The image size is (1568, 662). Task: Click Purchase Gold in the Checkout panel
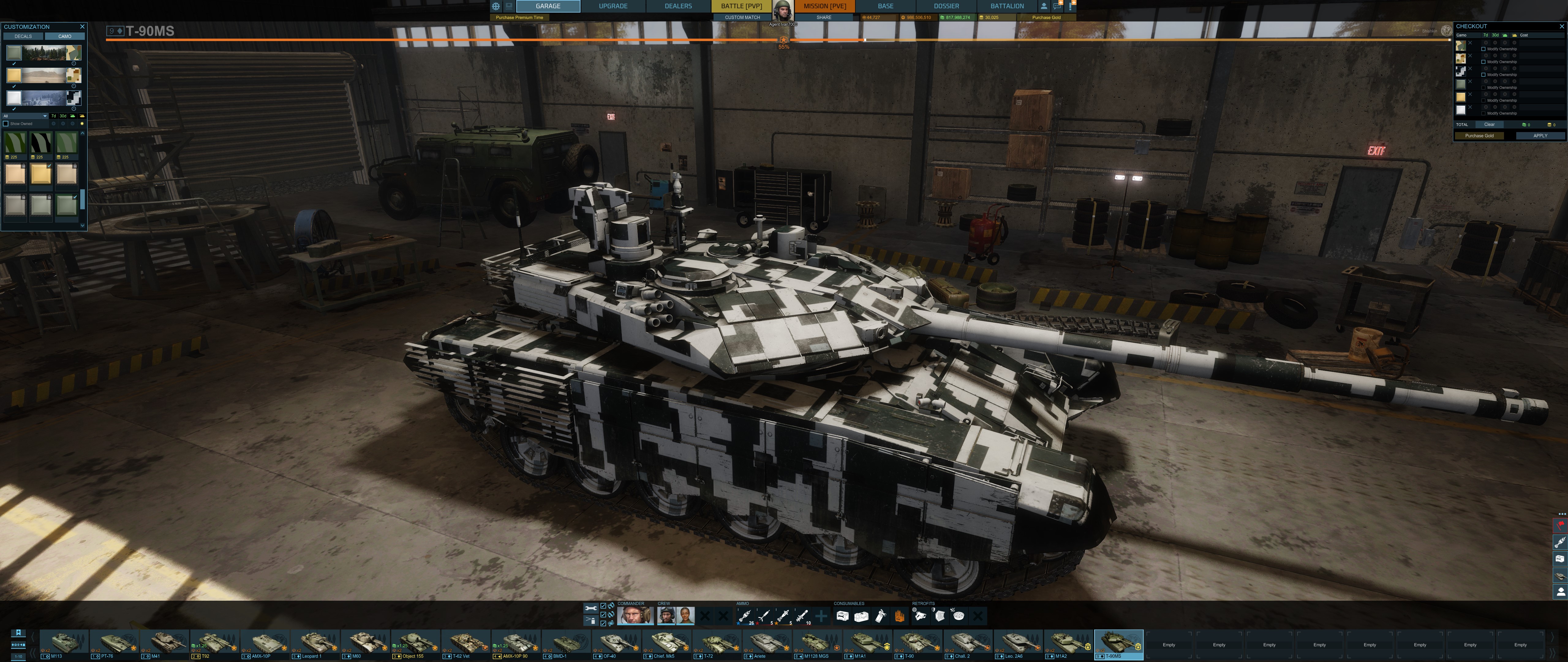click(1479, 136)
